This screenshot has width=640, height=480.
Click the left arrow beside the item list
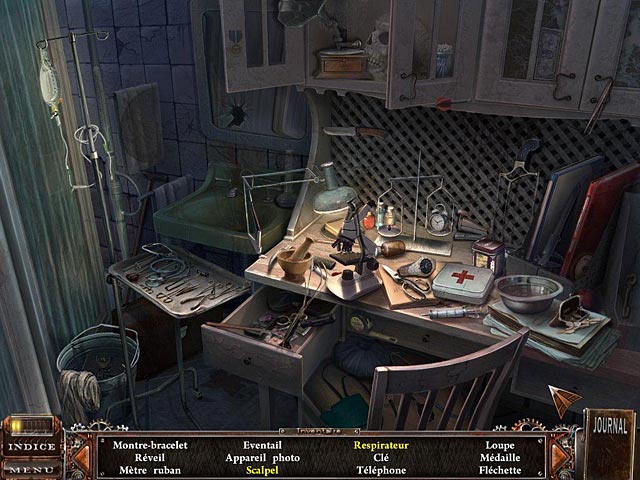[x=82, y=456]
